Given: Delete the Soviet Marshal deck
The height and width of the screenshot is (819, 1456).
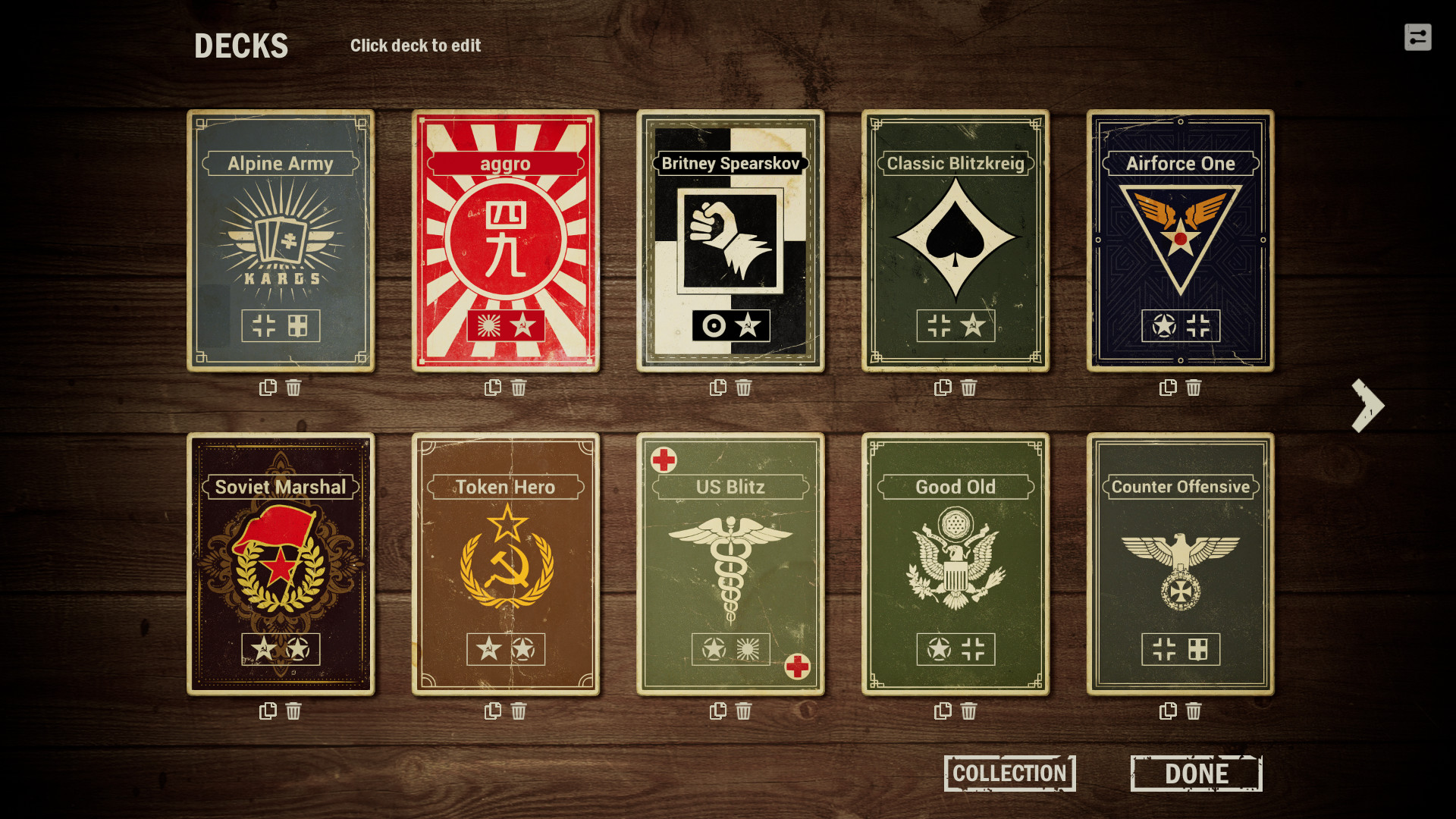Looking at the screenshot, I should [293, 711].
